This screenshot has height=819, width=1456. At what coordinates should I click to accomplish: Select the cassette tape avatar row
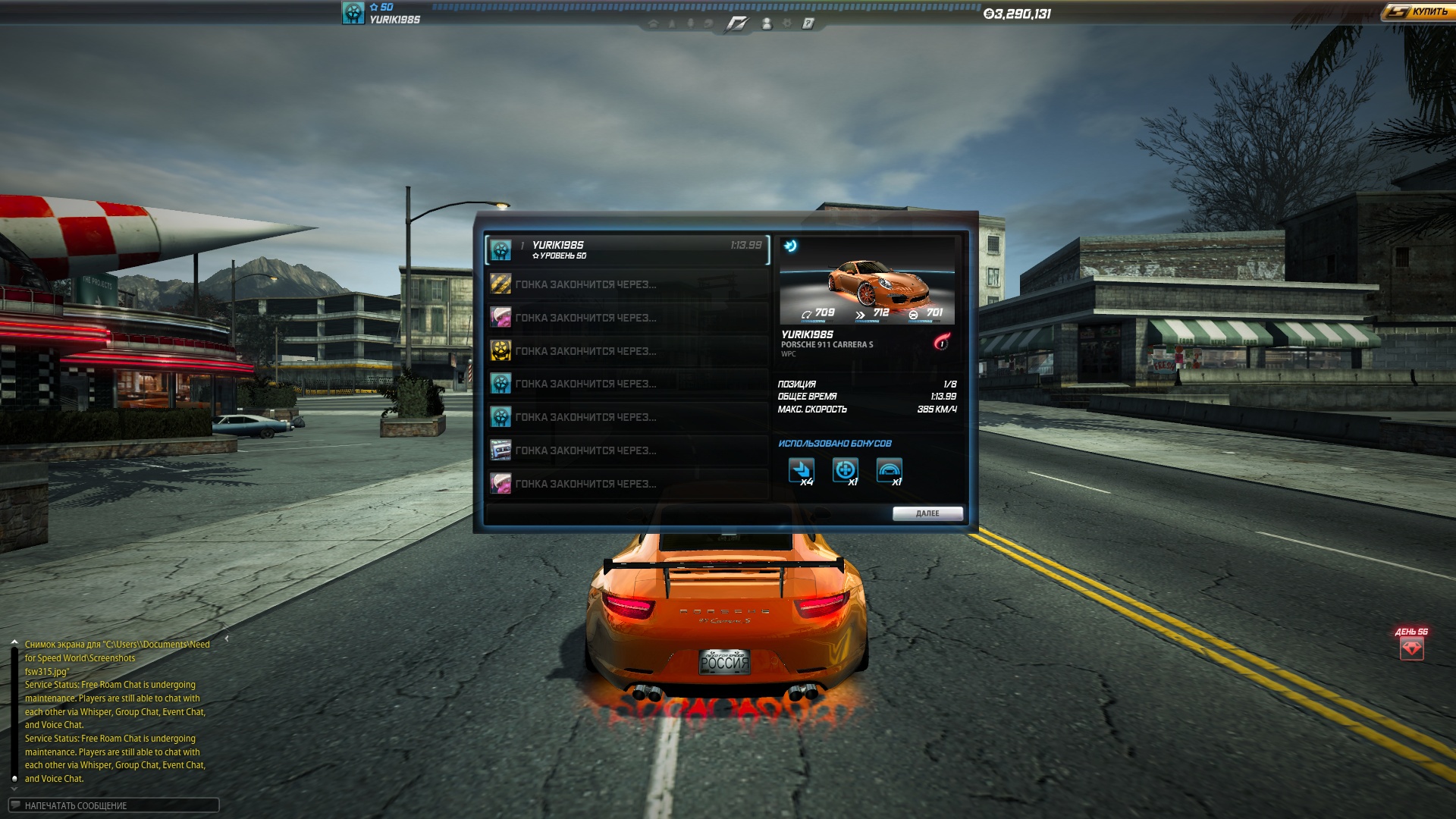(627, 450)
